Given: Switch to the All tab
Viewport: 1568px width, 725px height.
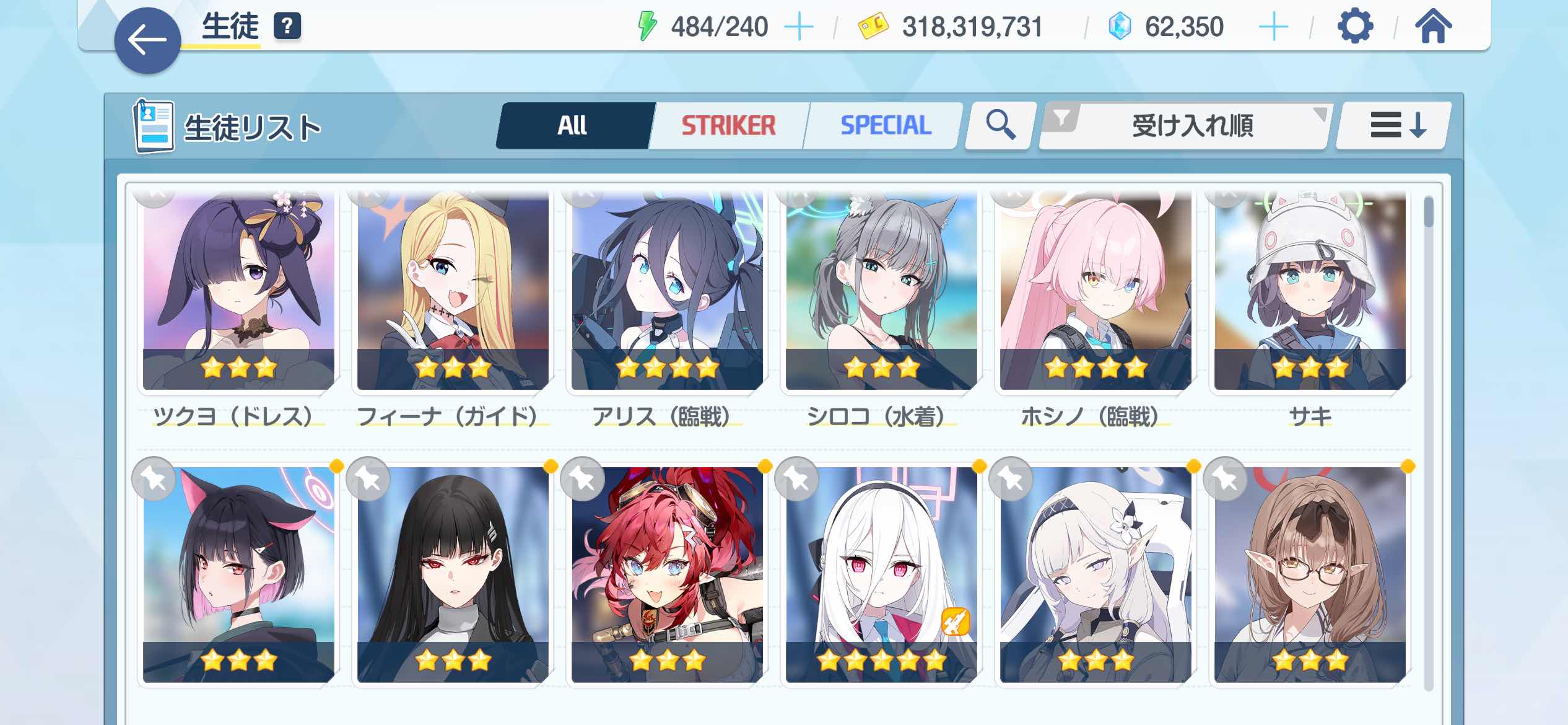Looking at the screenshot, I should point(573,126).
